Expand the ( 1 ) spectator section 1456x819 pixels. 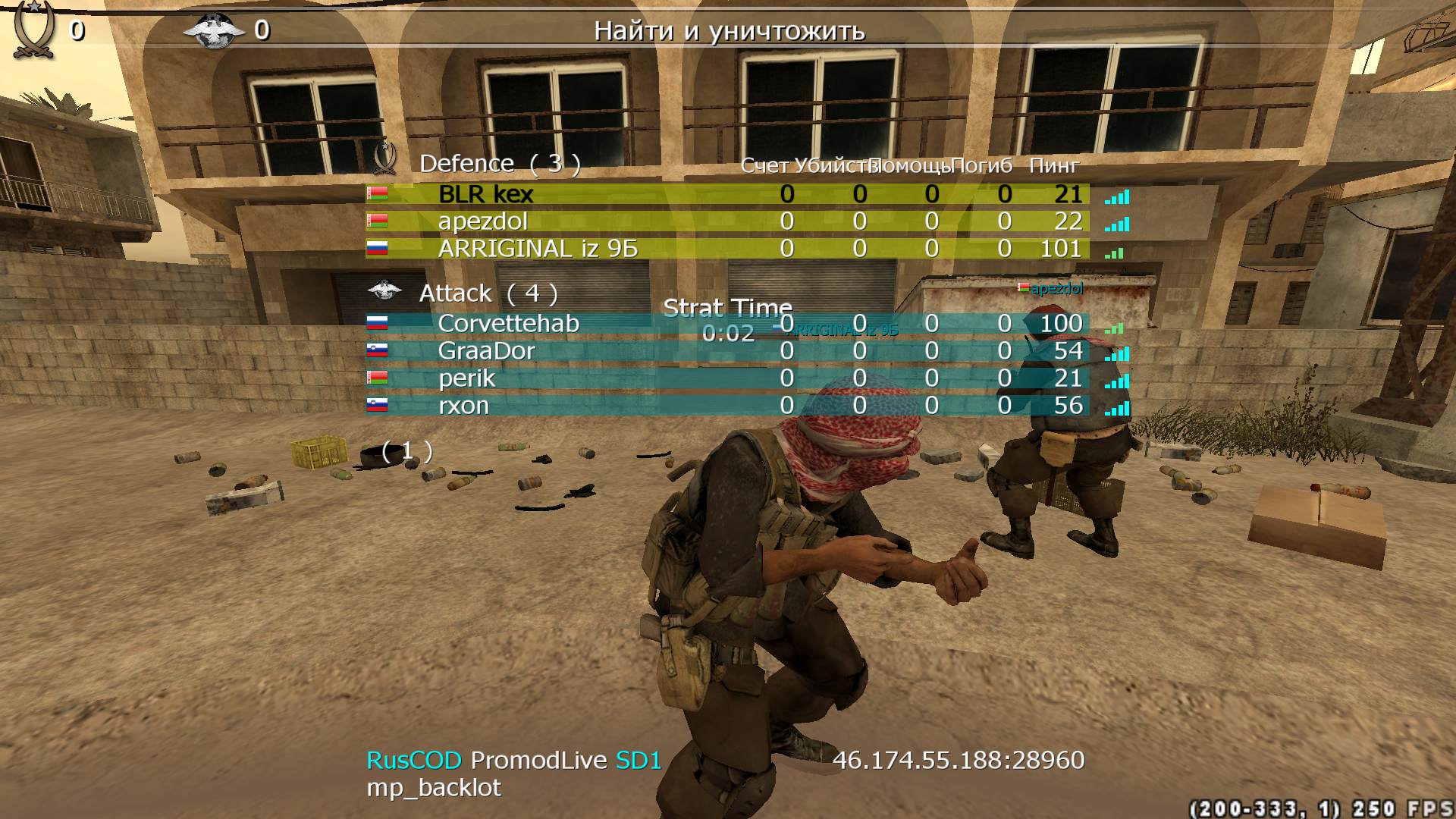(406, 452)
